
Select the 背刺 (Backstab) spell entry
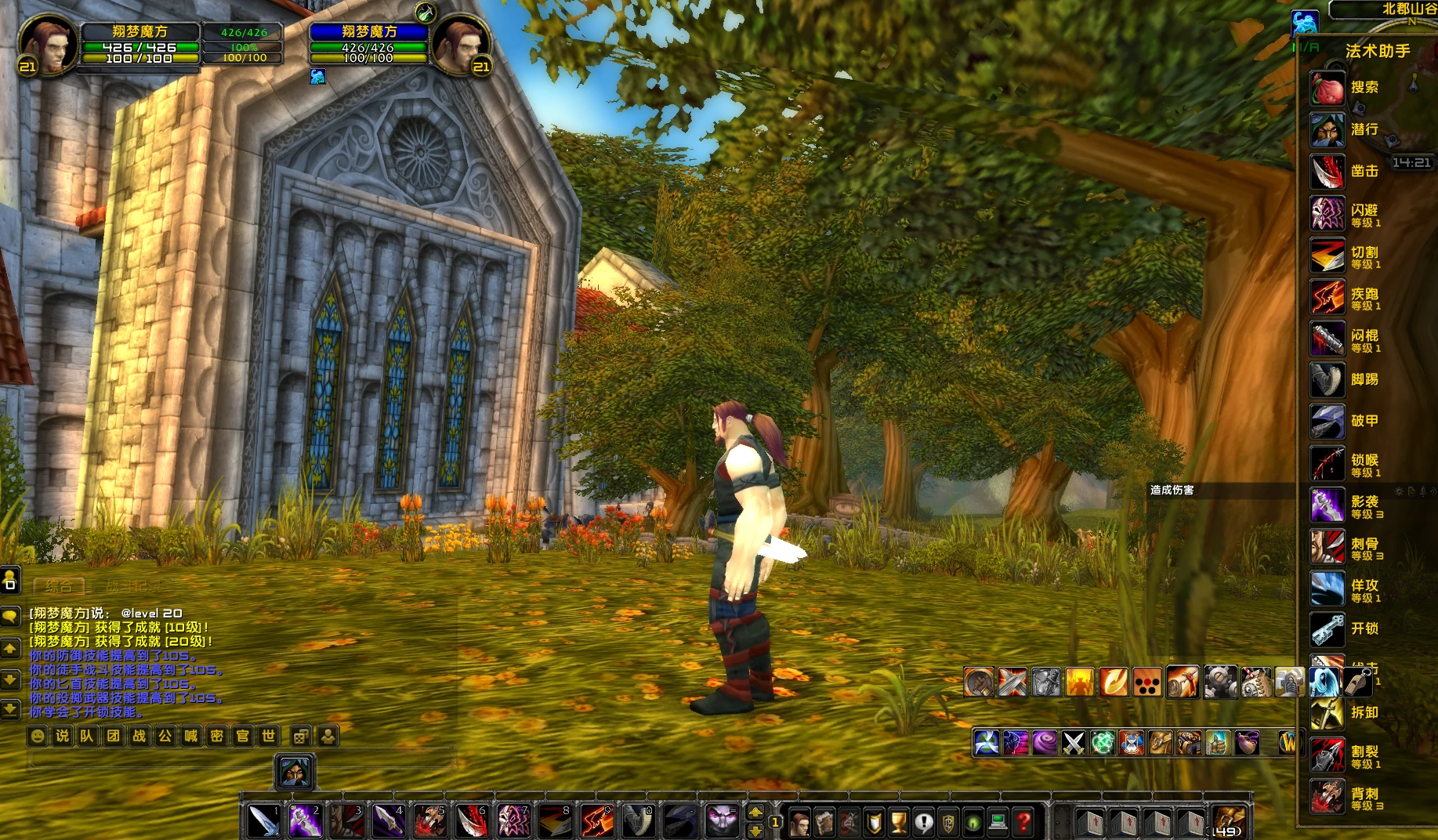point(1328,797)
